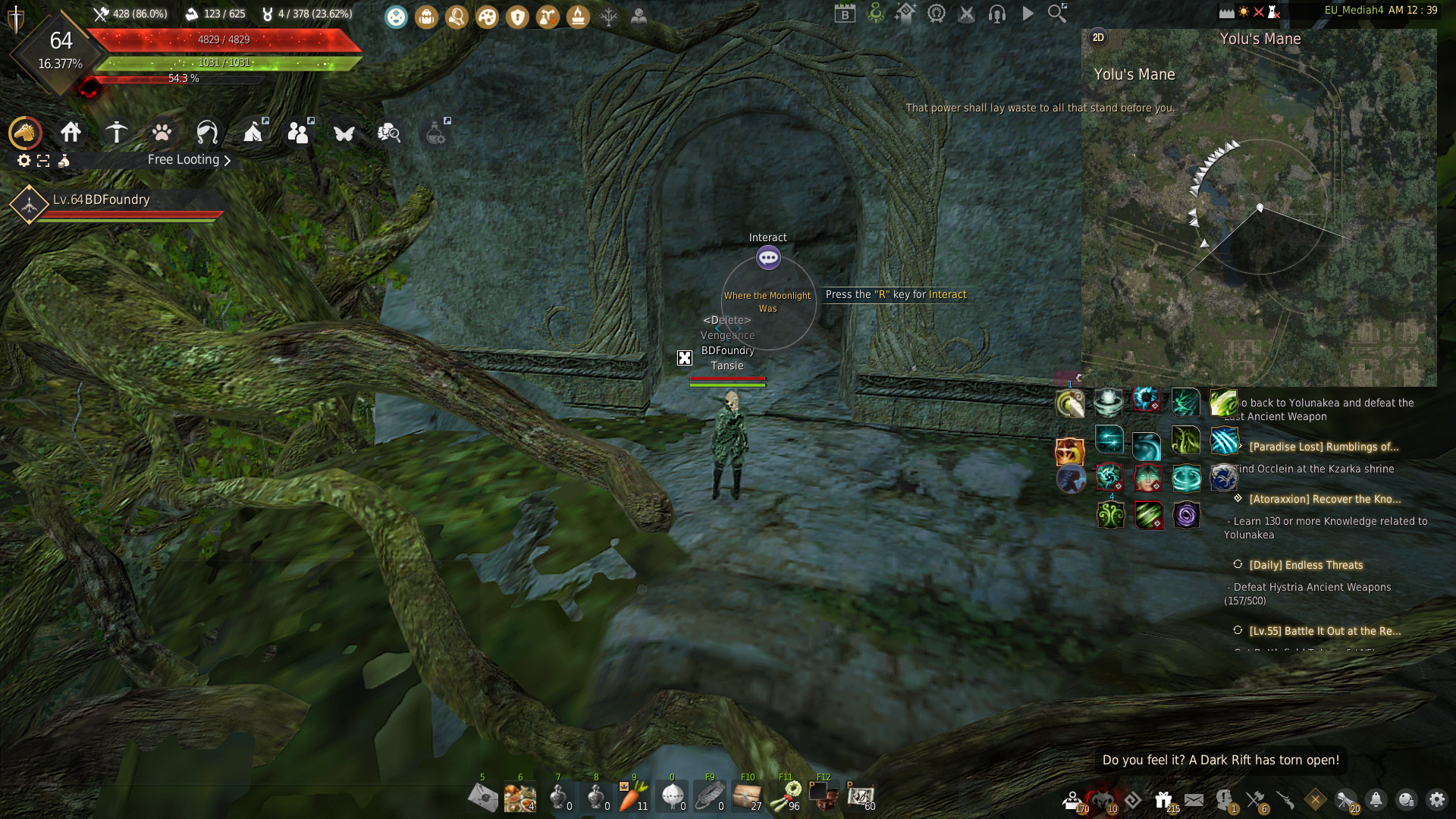Select the Paradise Lost Rumblings quest
Image resolution: width=1456 pixels, height=819 pixels.
(x=1323, y=447)
